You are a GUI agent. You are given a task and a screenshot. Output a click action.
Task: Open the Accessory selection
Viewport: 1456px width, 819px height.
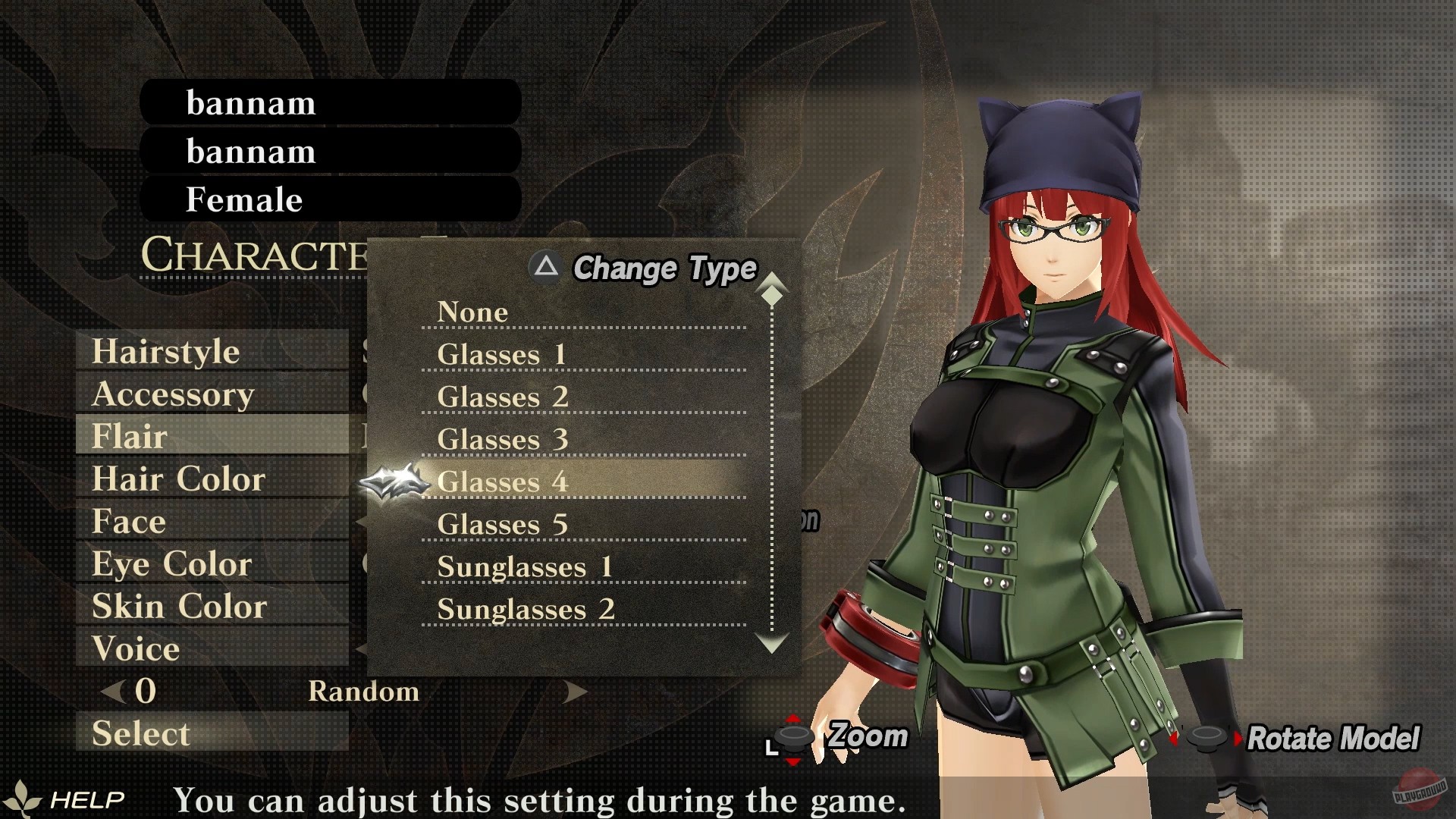[x=172, y=394]
